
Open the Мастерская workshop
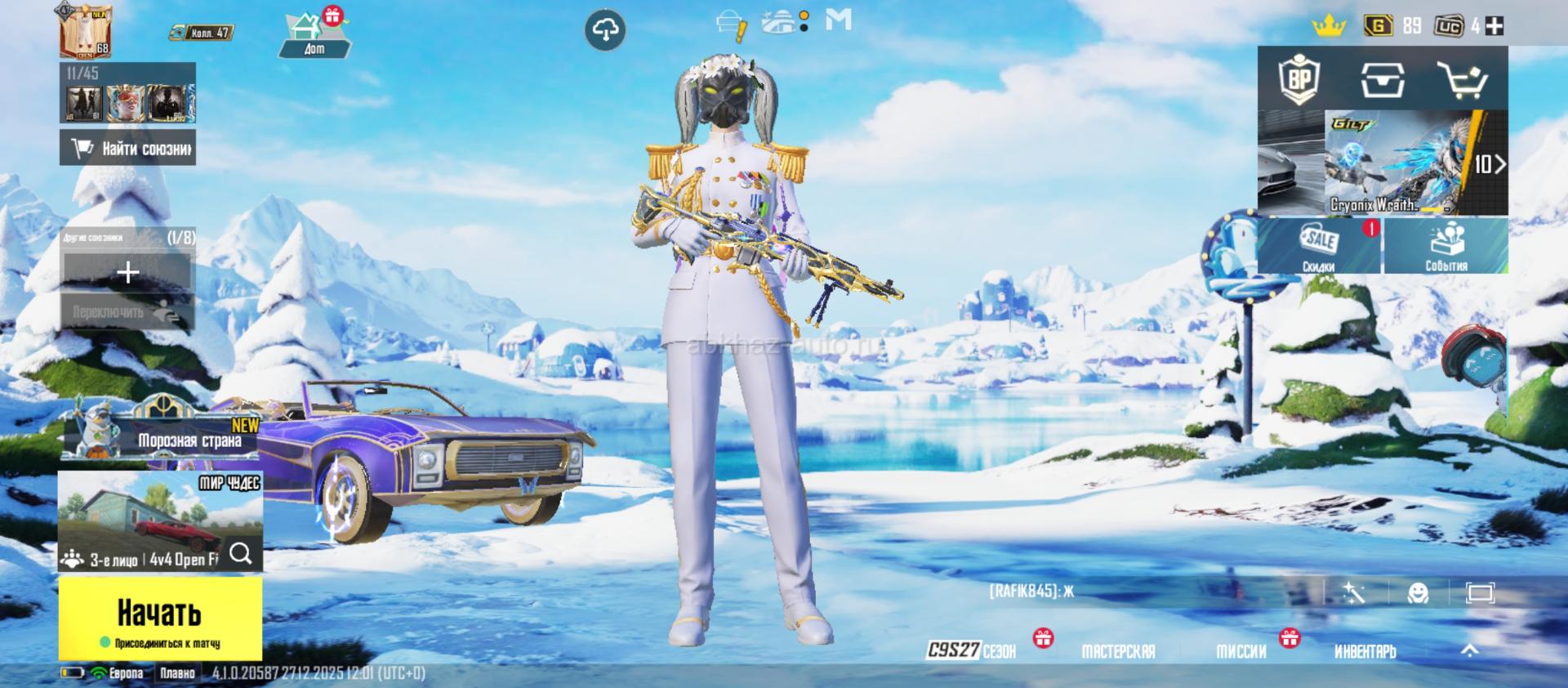(1118, 651)
